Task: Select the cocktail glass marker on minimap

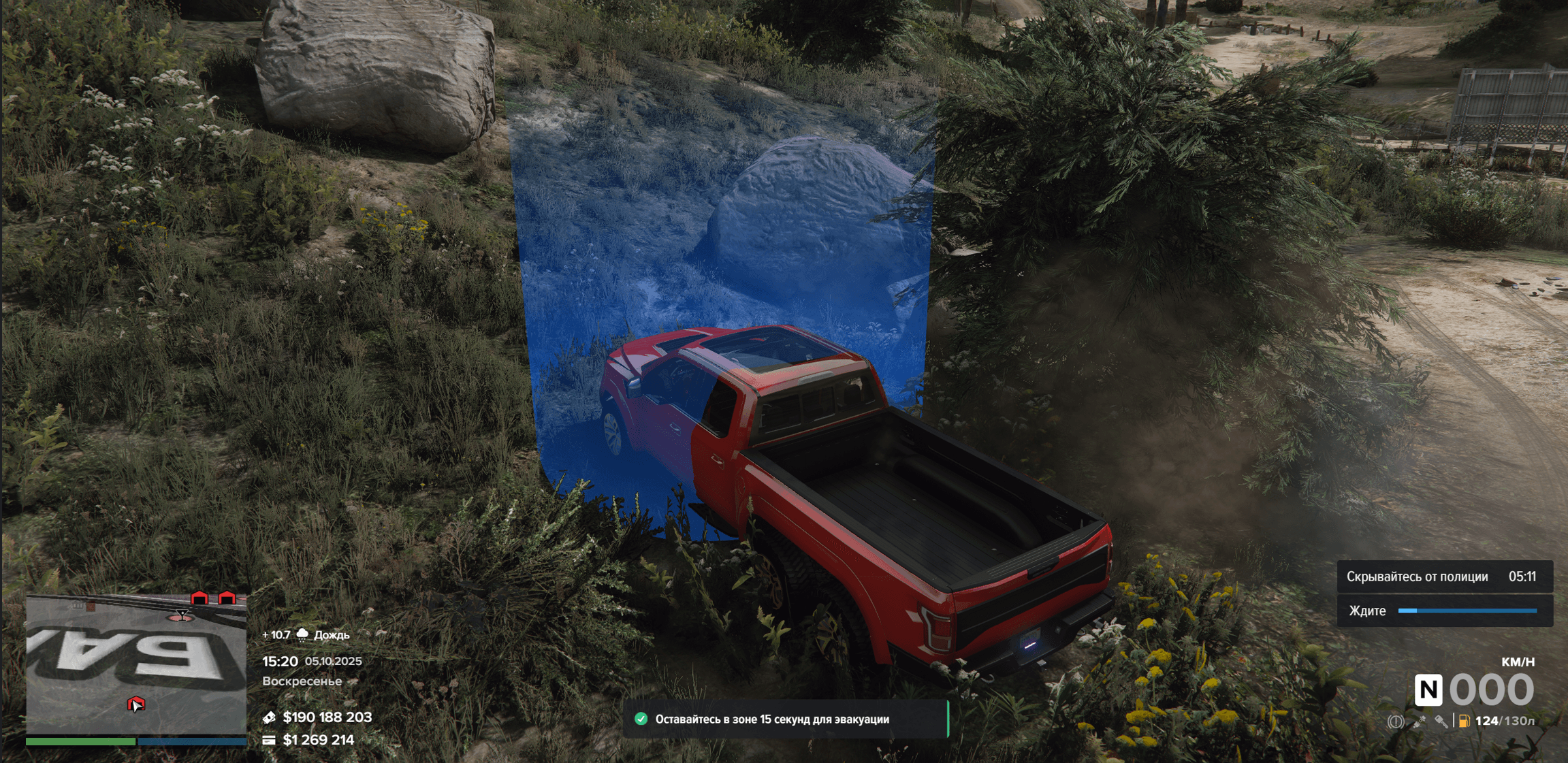Action: pos(182,615)
